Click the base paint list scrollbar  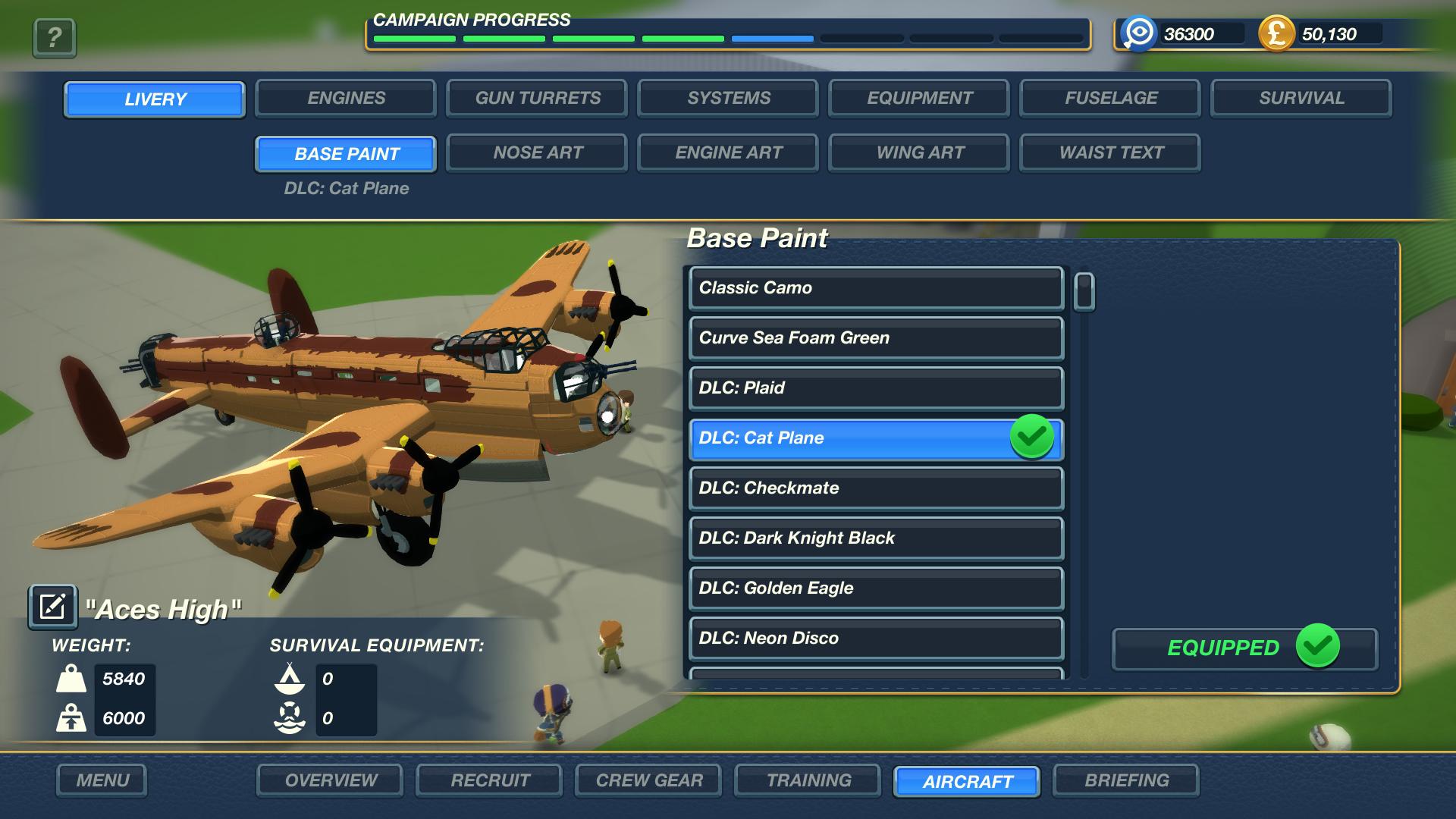point(1084,292)
